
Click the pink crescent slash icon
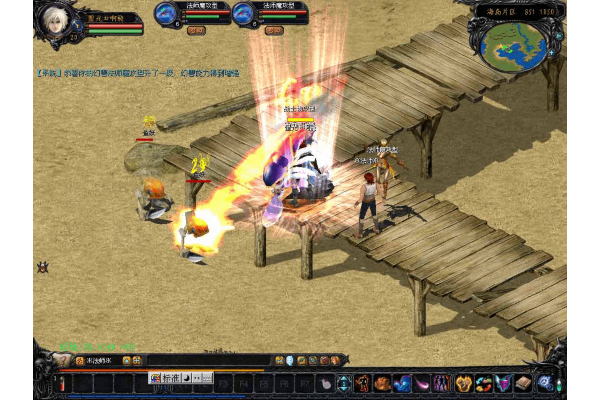pos(422,383)
